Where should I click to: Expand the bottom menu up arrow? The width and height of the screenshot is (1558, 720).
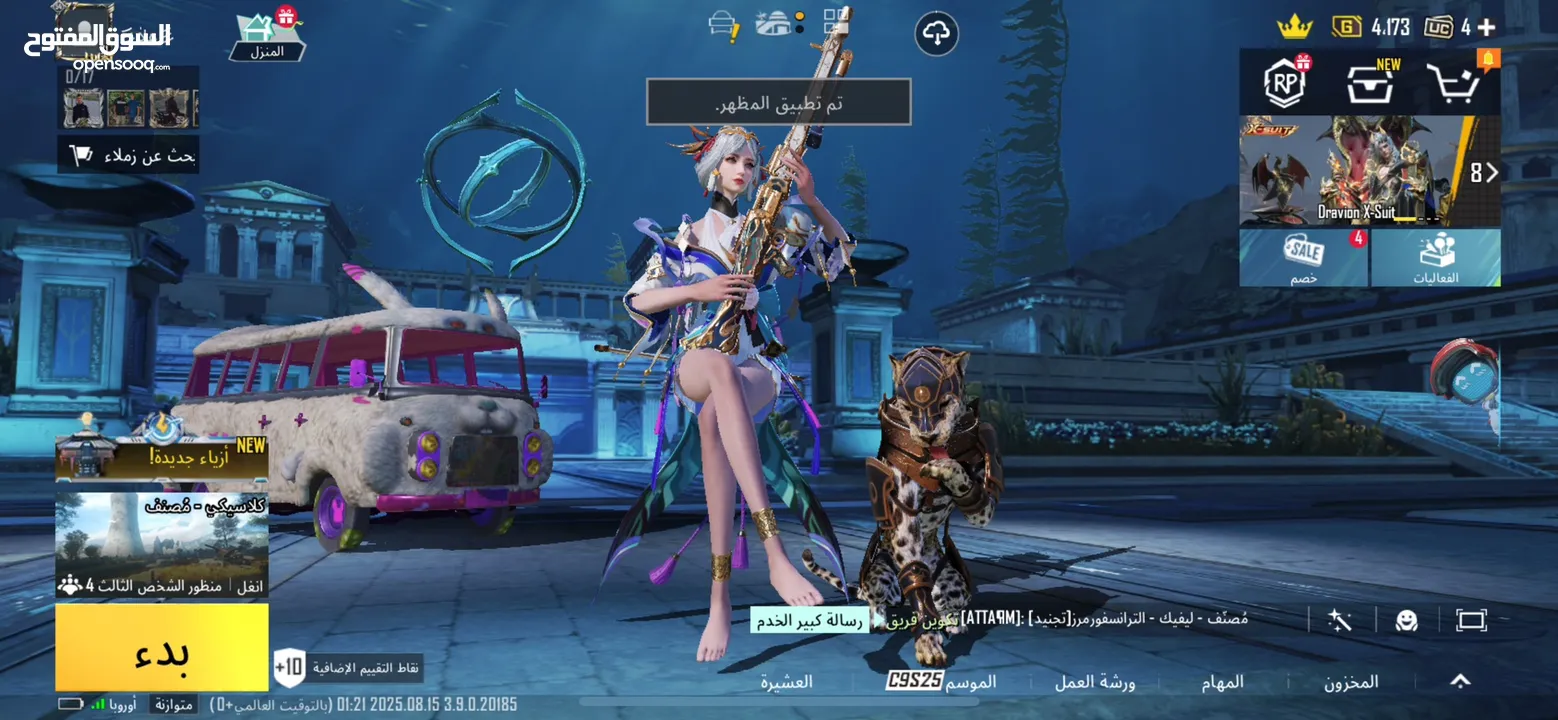[x=1460, y=681]
